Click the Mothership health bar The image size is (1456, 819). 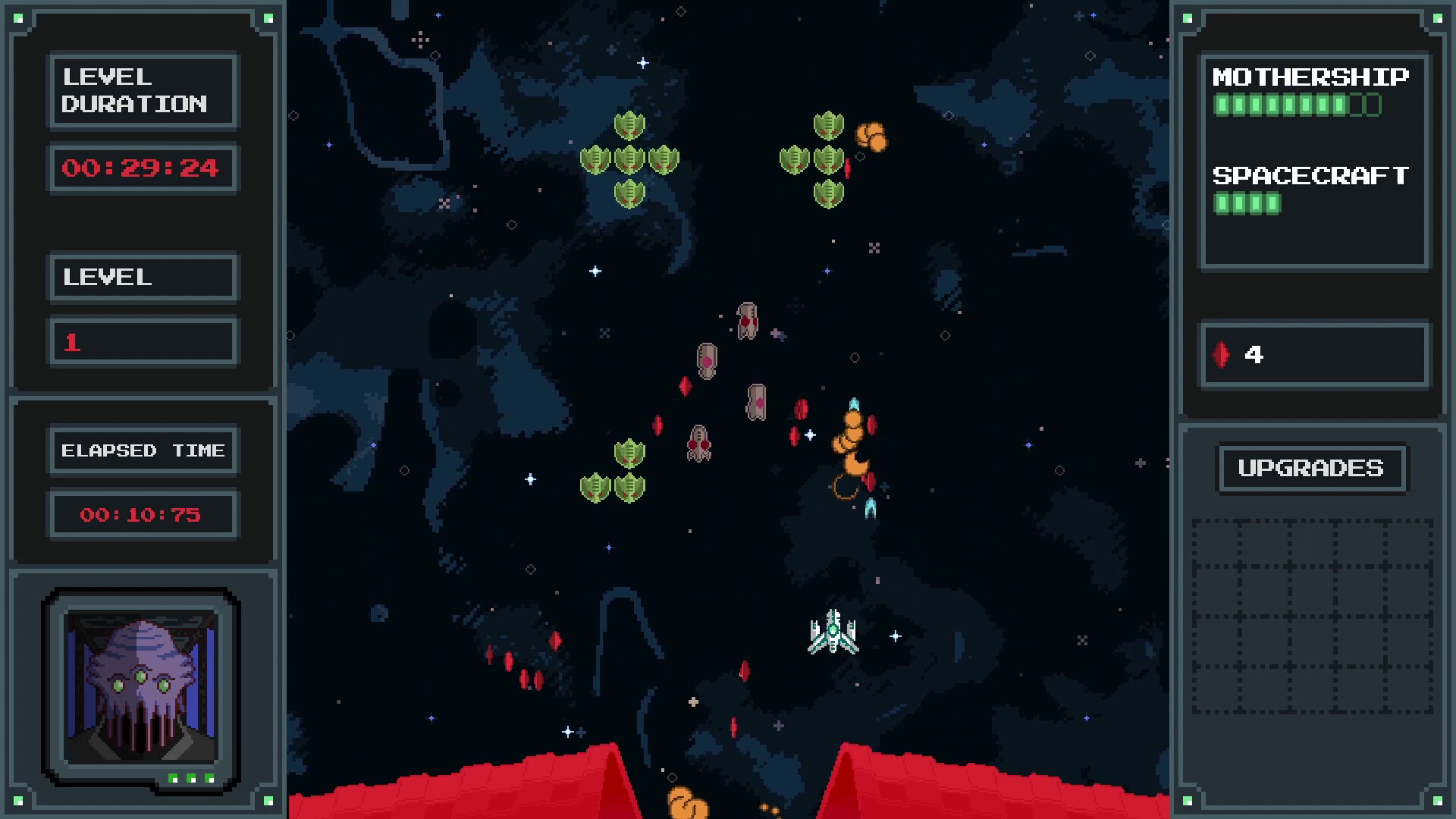click(x=1297, y=105)
